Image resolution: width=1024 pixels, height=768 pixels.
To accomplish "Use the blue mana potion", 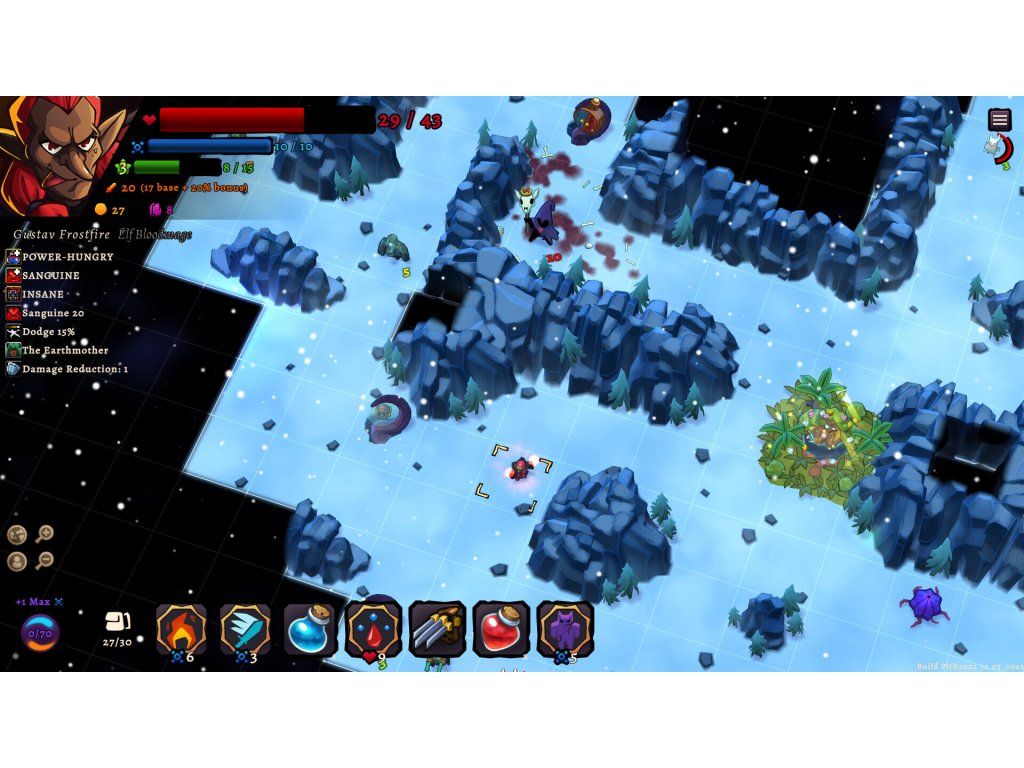I will click(x=309, y=629).
